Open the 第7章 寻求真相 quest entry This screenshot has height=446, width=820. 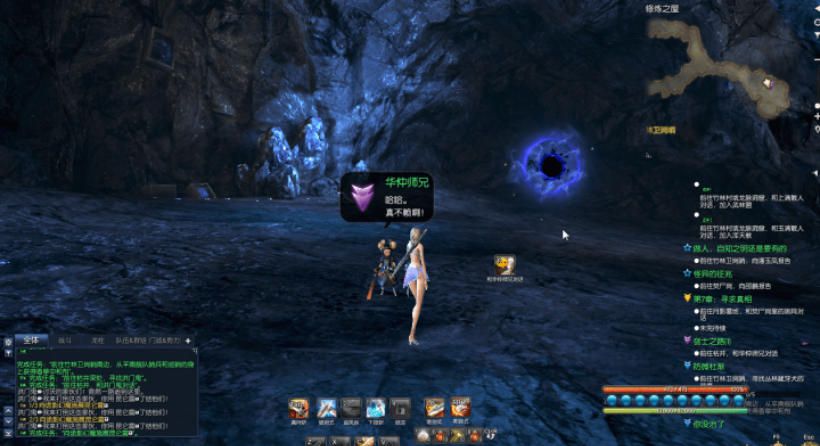point(714,298)
